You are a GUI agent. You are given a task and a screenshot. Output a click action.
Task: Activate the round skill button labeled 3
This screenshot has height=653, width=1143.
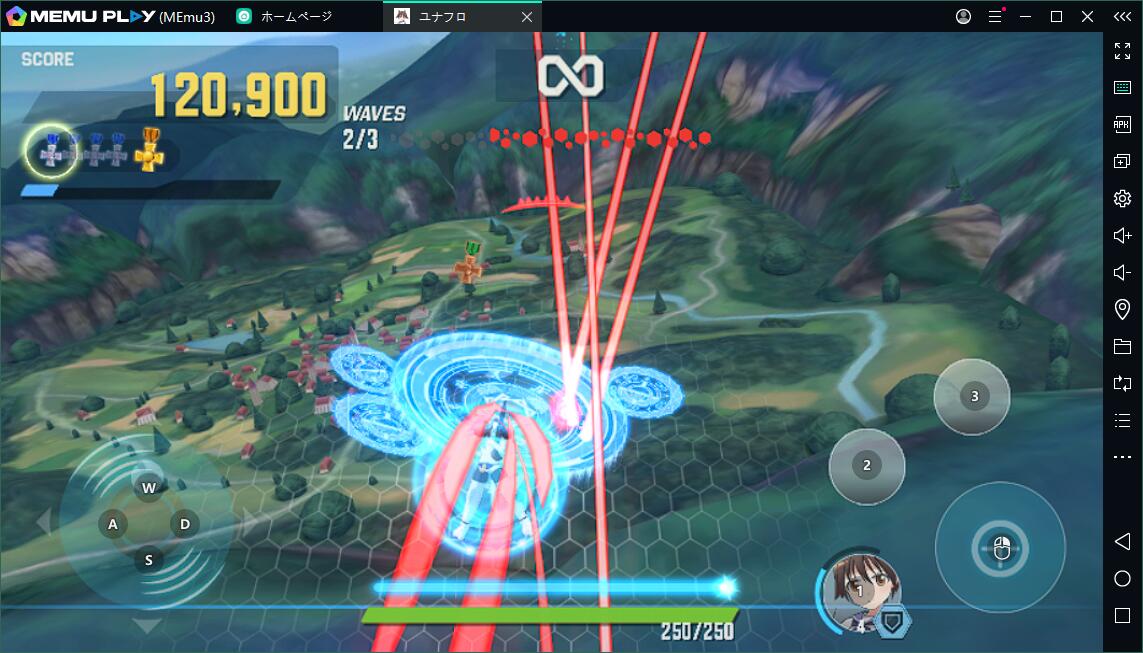(972, 396)
